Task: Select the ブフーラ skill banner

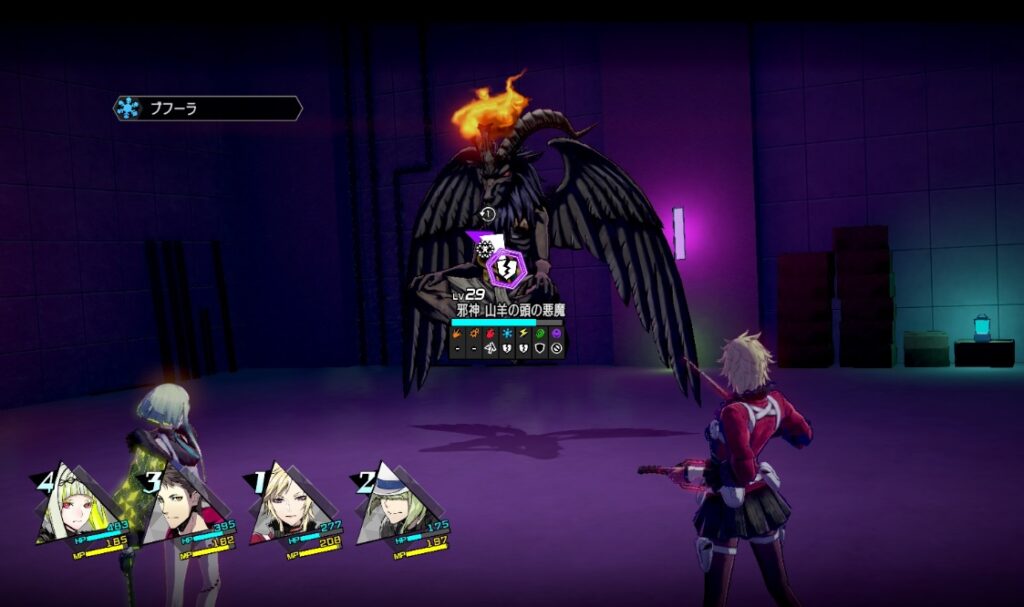Action: 207,108
